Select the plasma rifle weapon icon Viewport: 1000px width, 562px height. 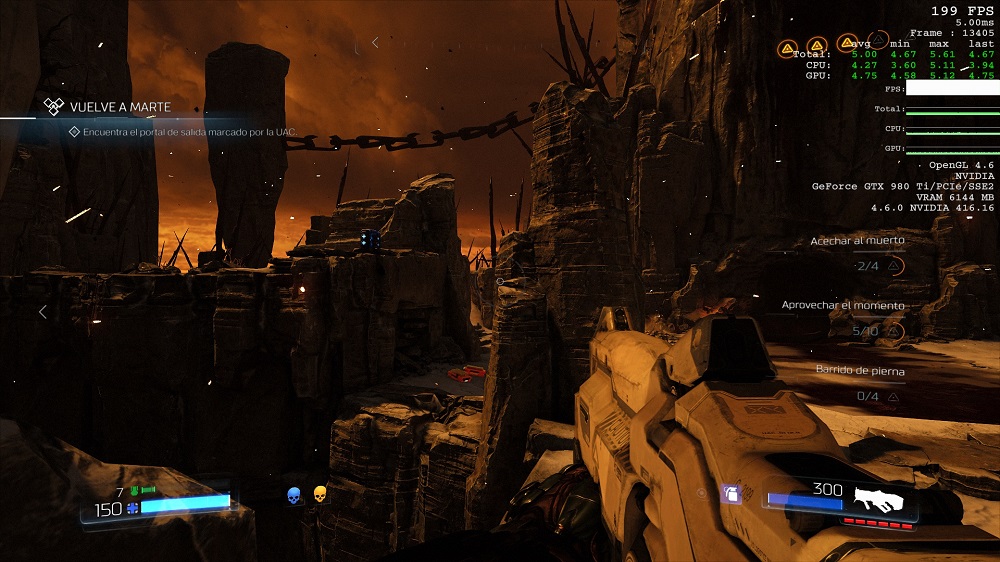click(879, 497)
